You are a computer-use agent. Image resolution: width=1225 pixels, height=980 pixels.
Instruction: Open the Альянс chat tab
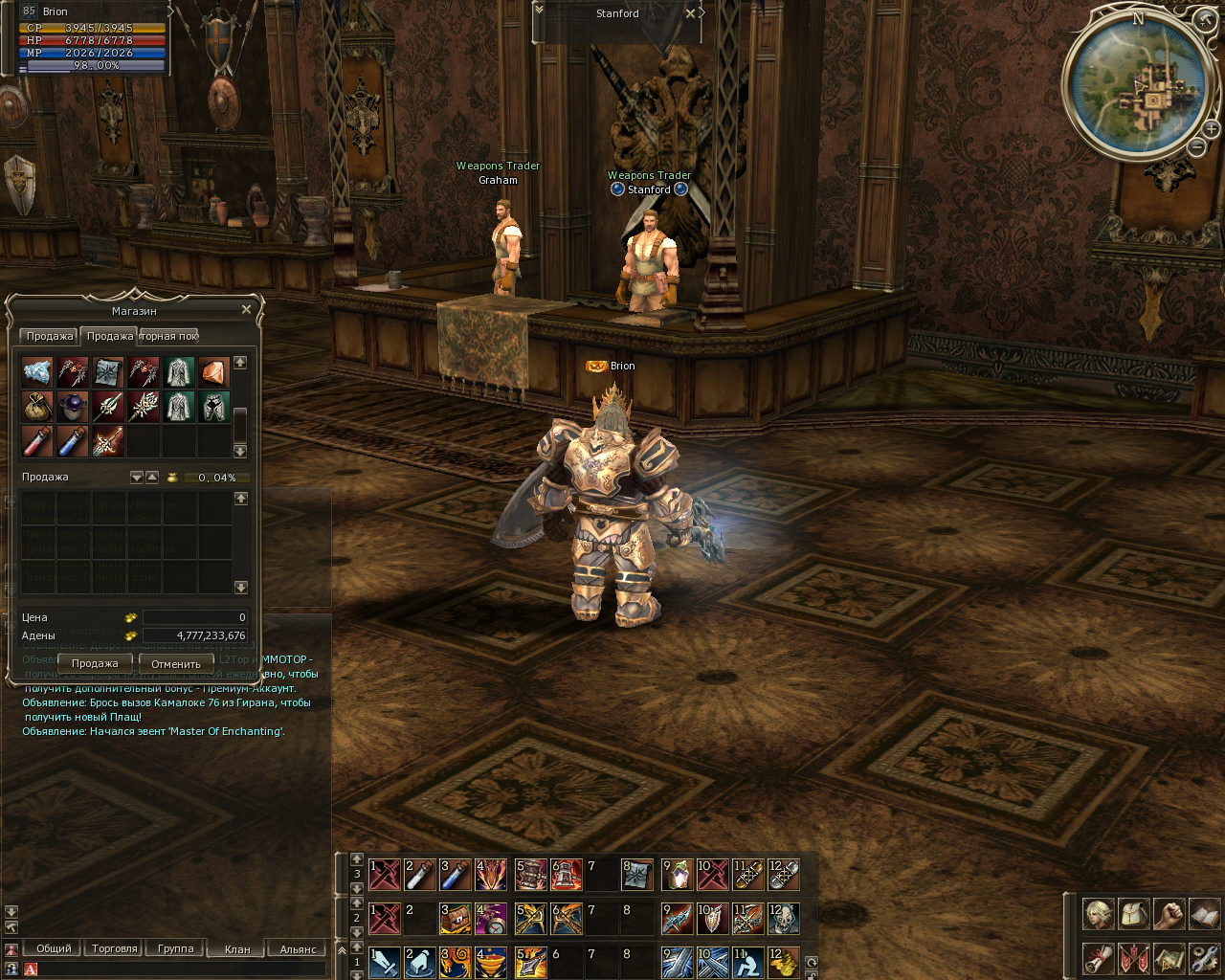(x=298, y=949)
